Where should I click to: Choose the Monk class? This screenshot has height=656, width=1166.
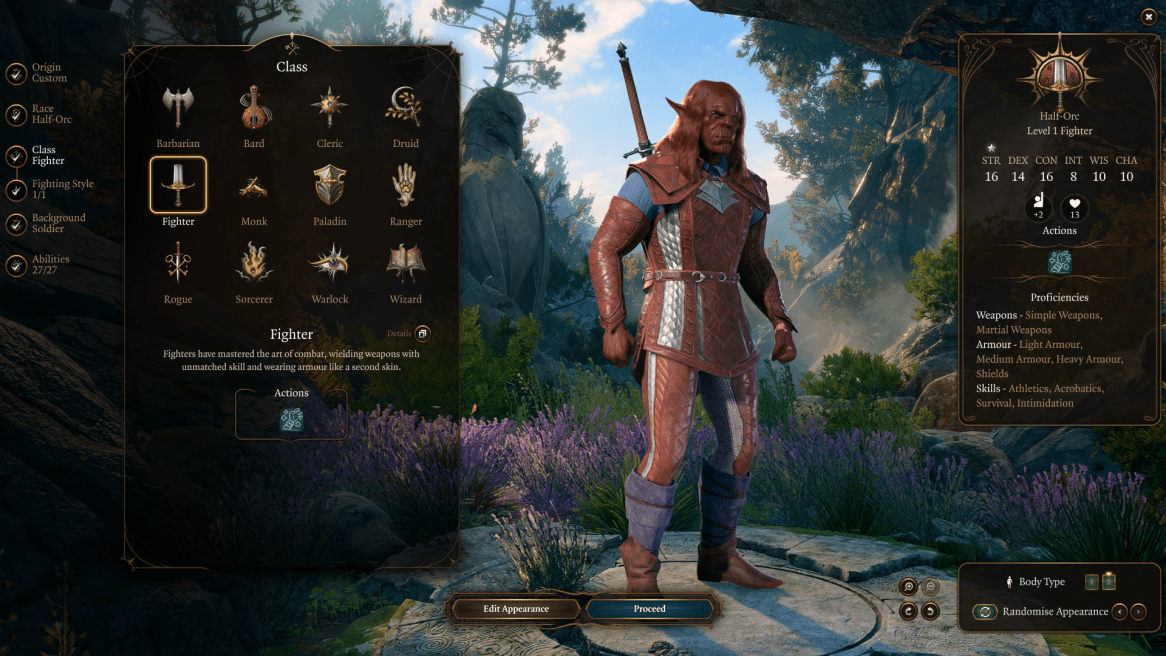coord(254,186)
